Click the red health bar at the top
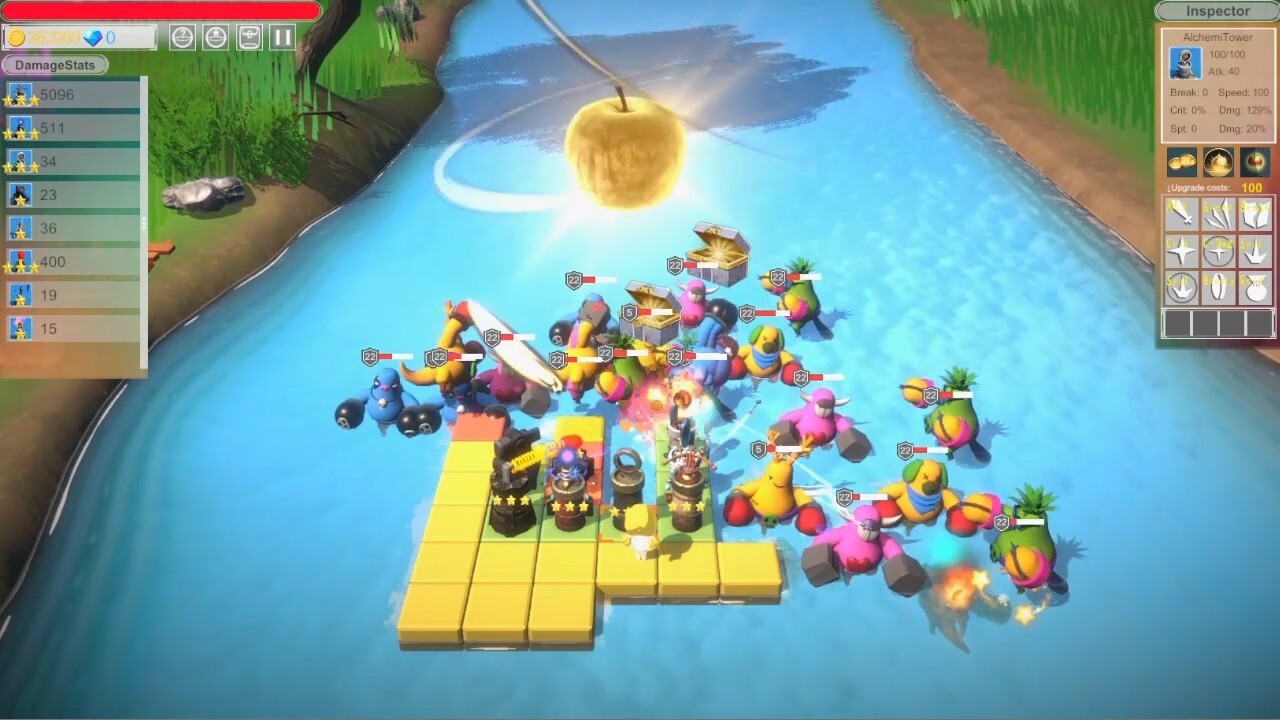Image resolution: width=1280 pixels, height=720 pixels. point(155,10)
